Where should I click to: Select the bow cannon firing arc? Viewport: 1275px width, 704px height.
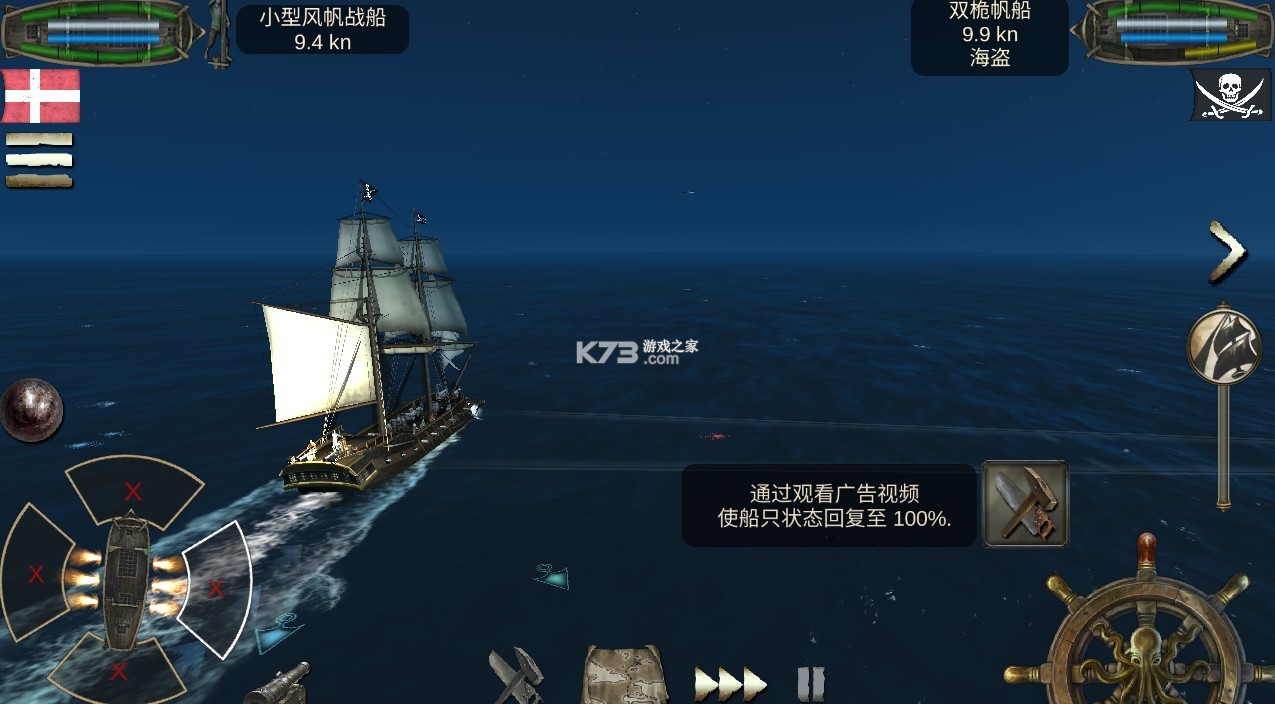pyautogui.click(x=133, y=490)
